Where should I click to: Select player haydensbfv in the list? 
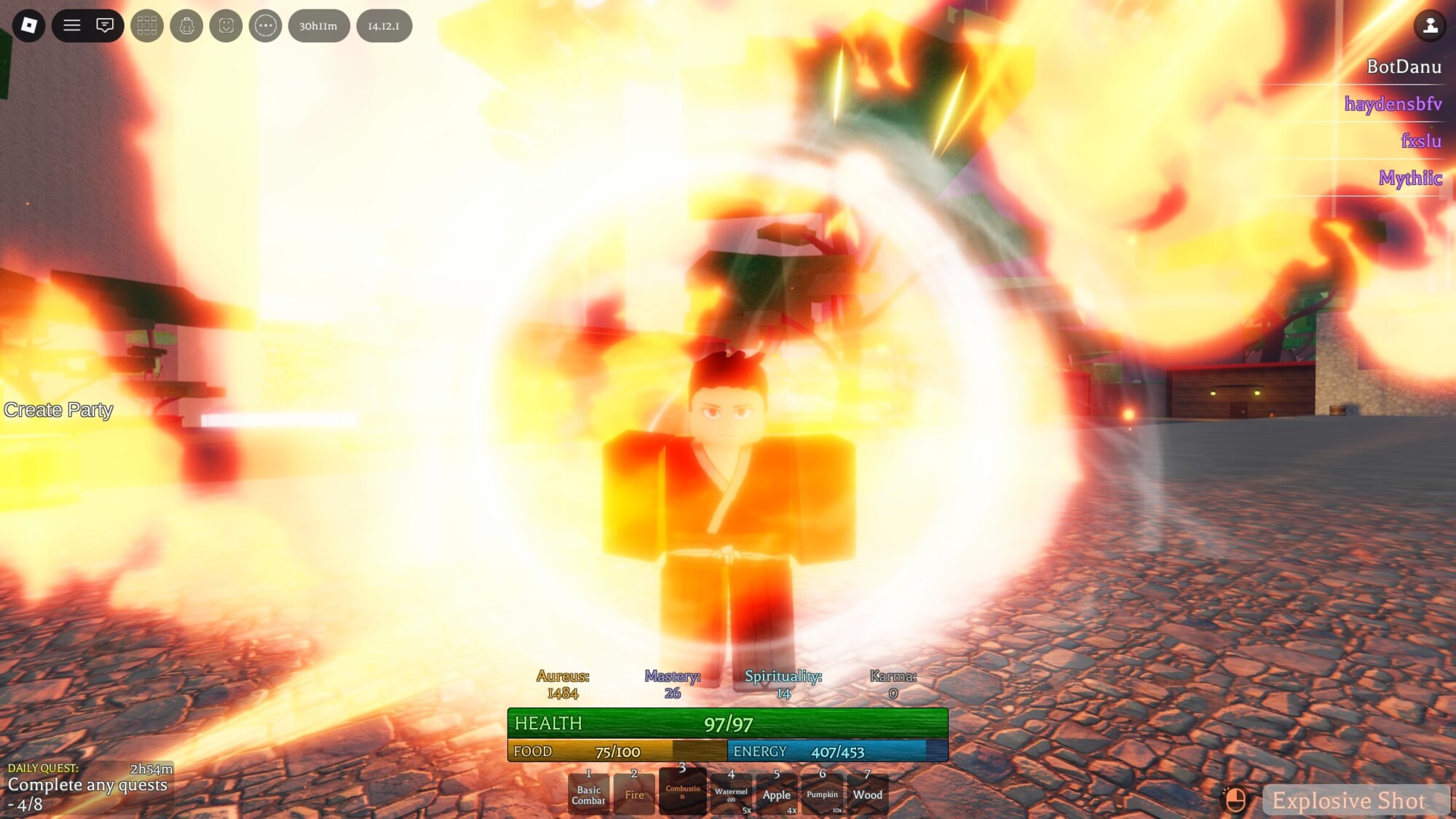pyautogui.click(x=1393, y=104)
